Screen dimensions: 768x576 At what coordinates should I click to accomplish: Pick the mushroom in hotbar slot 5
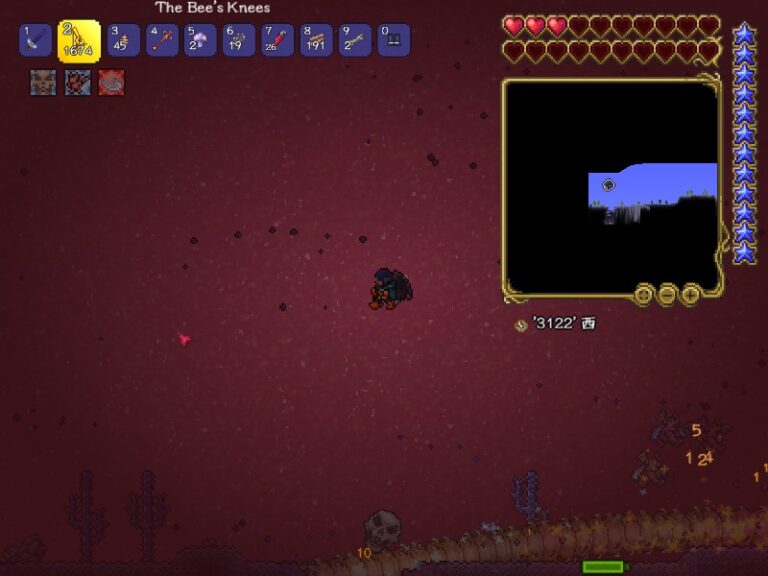pos(200,41)
